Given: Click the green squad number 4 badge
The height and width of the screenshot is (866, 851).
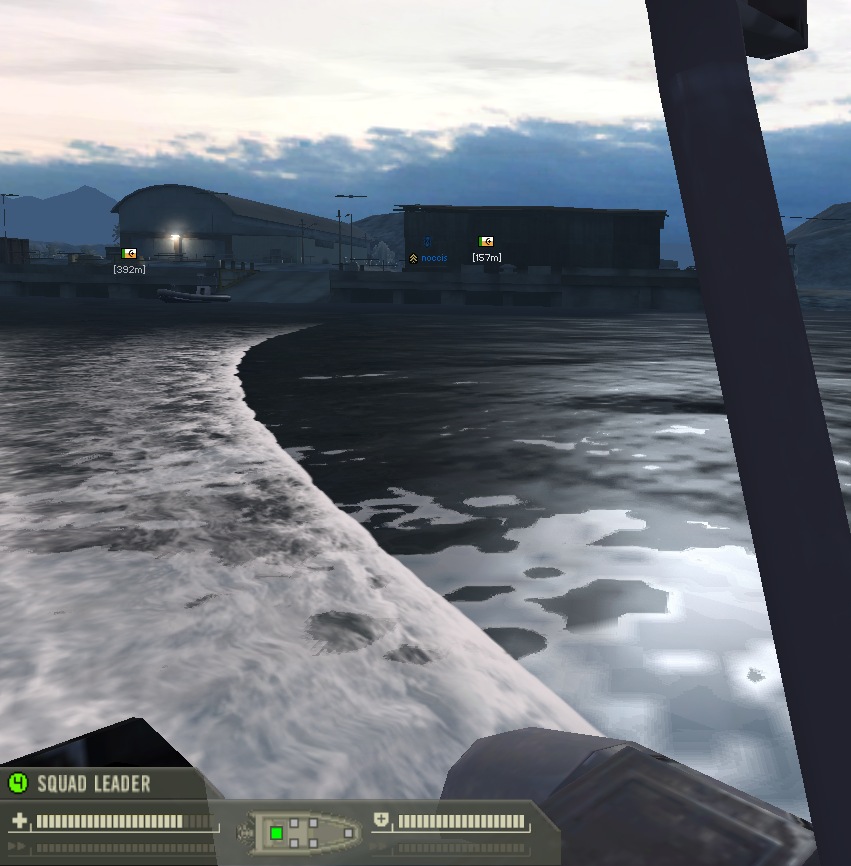Looking at the screenshot, I should 17,783.
